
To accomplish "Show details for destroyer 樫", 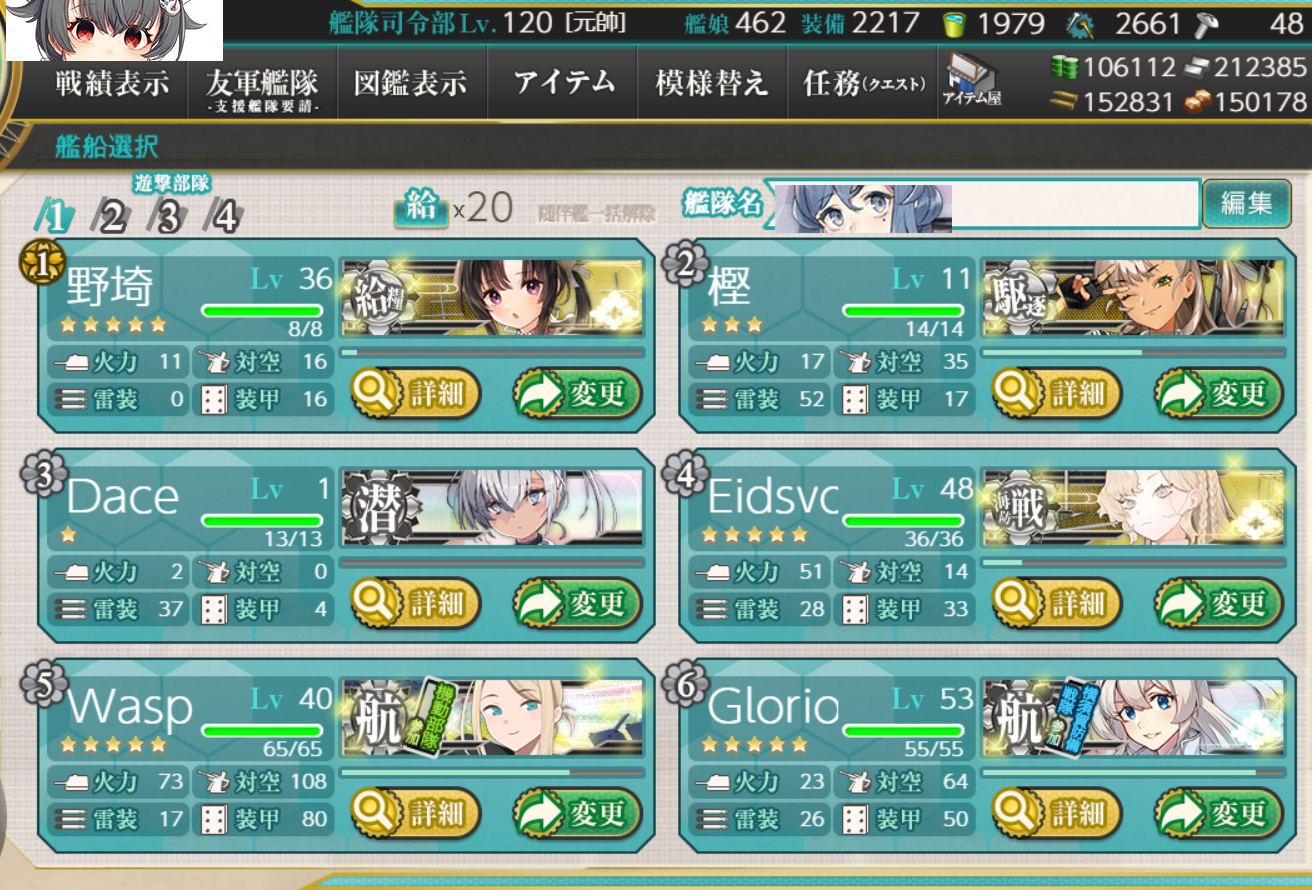I will click(x=1058, y=394).
